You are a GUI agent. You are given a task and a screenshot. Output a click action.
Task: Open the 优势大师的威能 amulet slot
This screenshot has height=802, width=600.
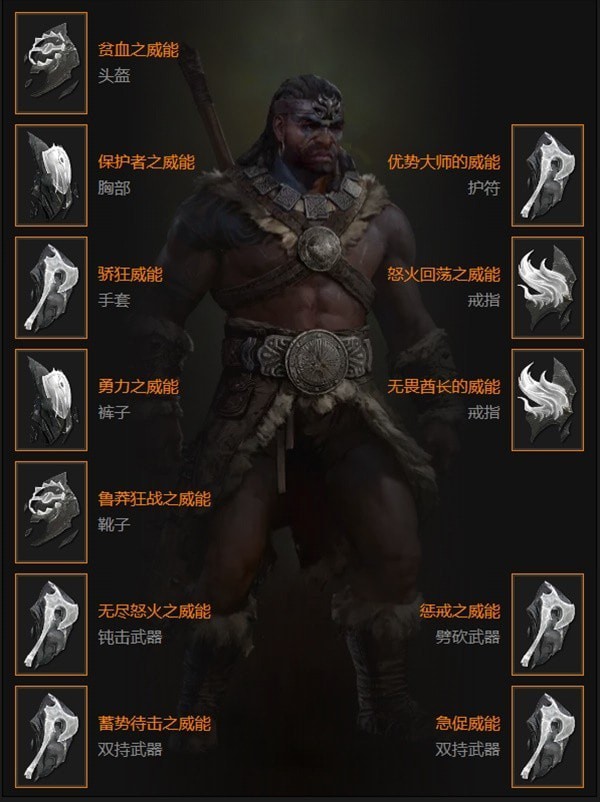click(x=547, y=174)
